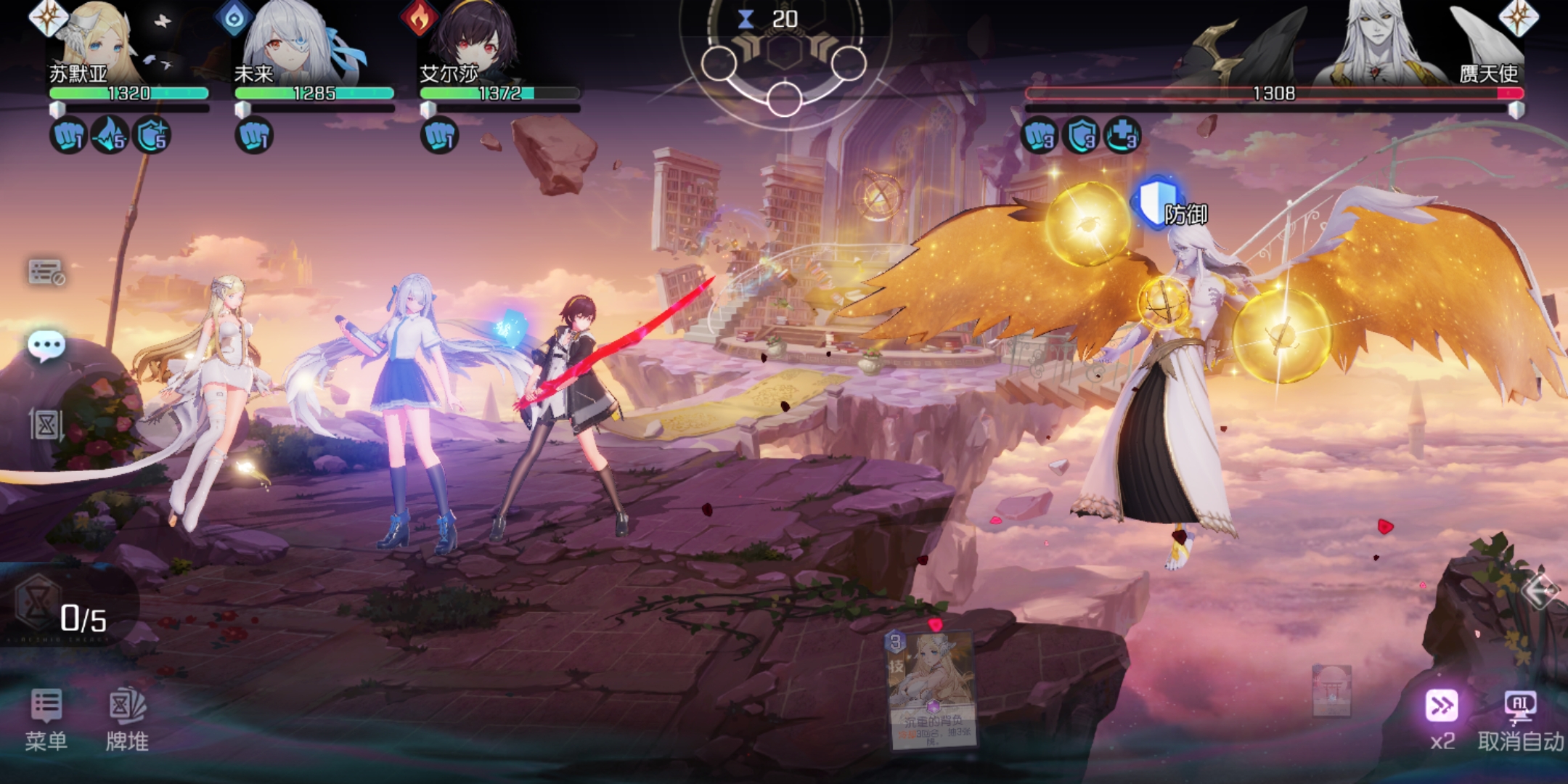
Task: Open the 牌堆 card deck
Action: point(127,718)
